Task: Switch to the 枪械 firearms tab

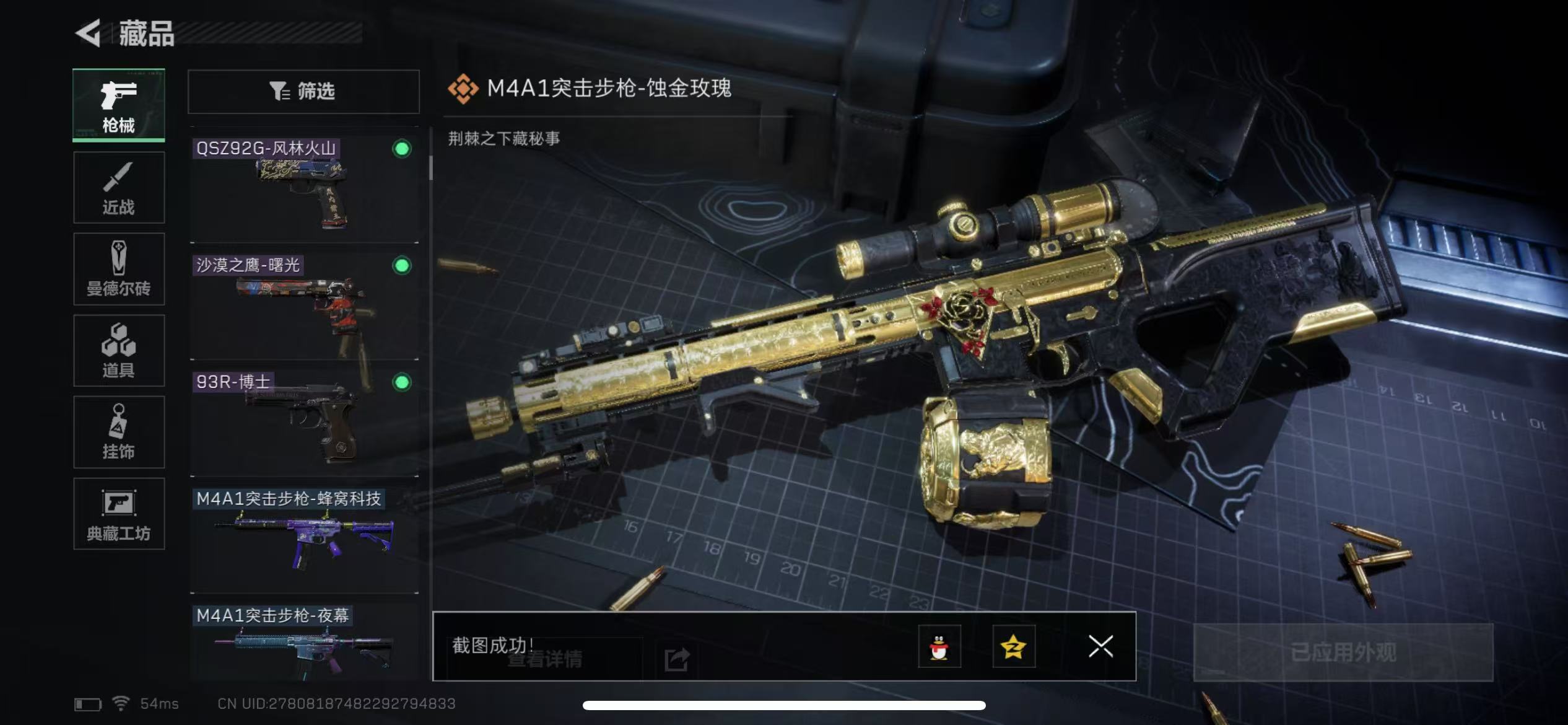Action: coord(118,105)
